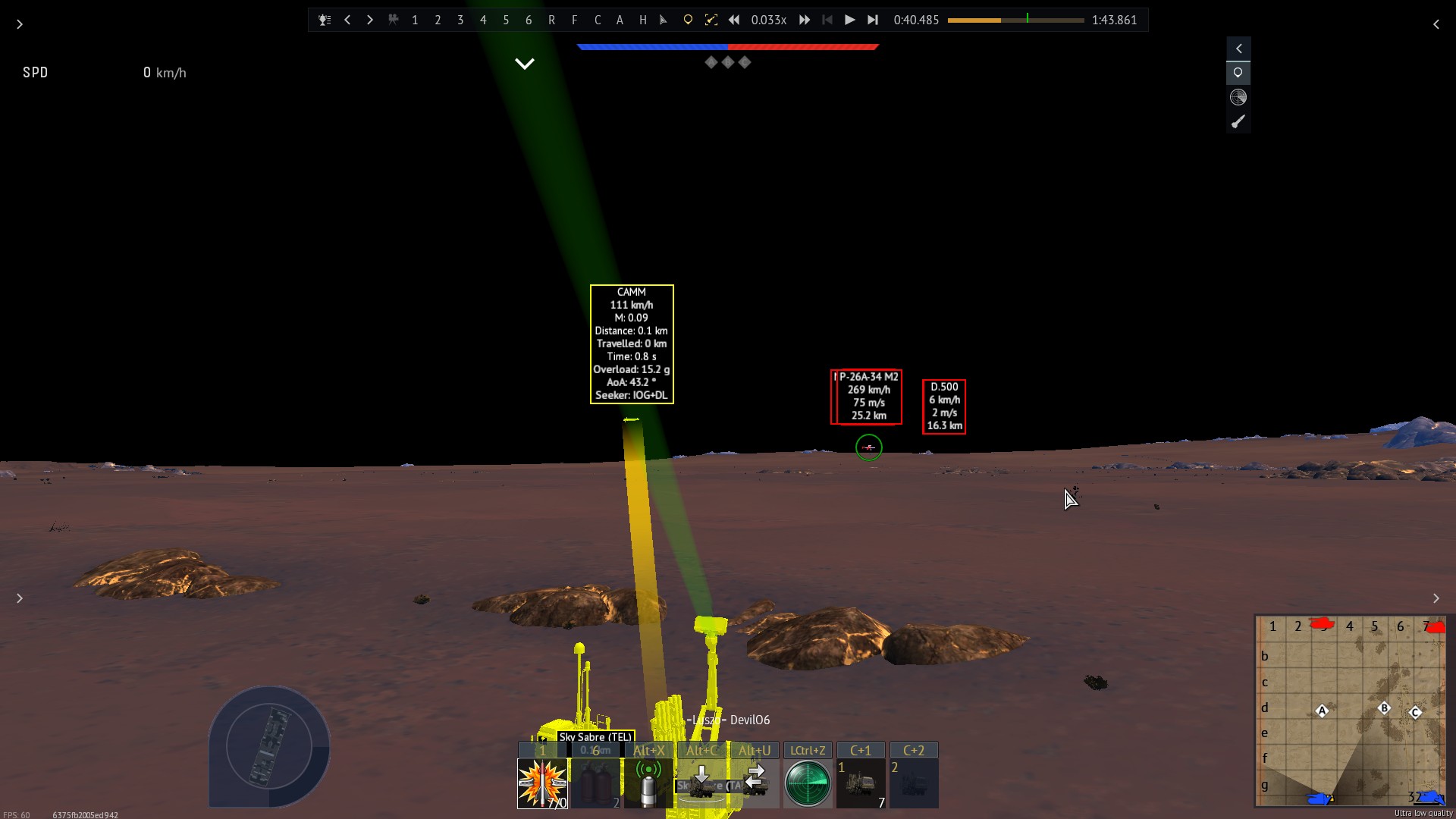Speed up replay with the fast-forward arrows
1456x819 pixels.
coord(805,20)
